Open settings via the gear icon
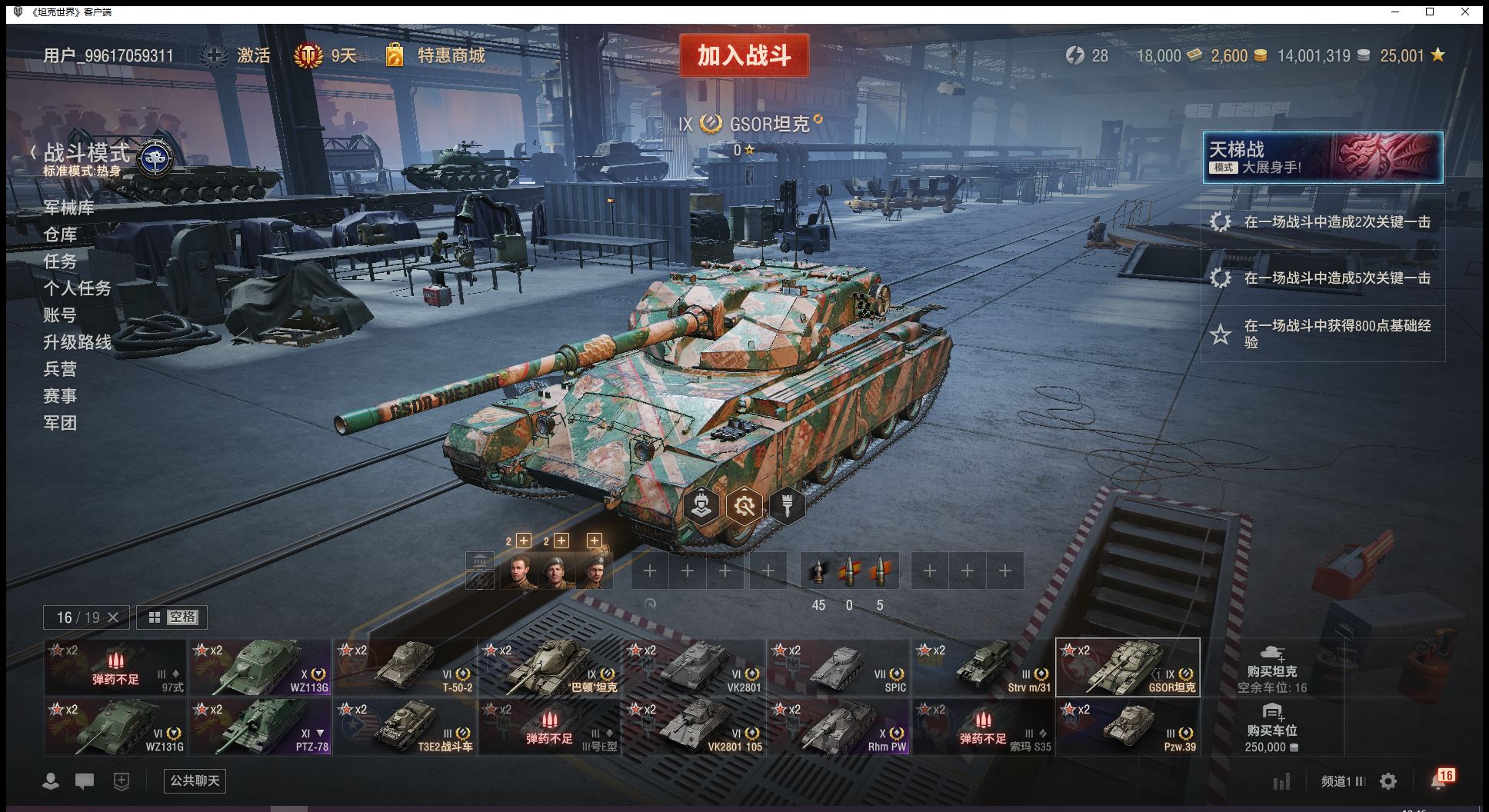This screenshot has width=1489, height=812. [x=1388, y=781]
